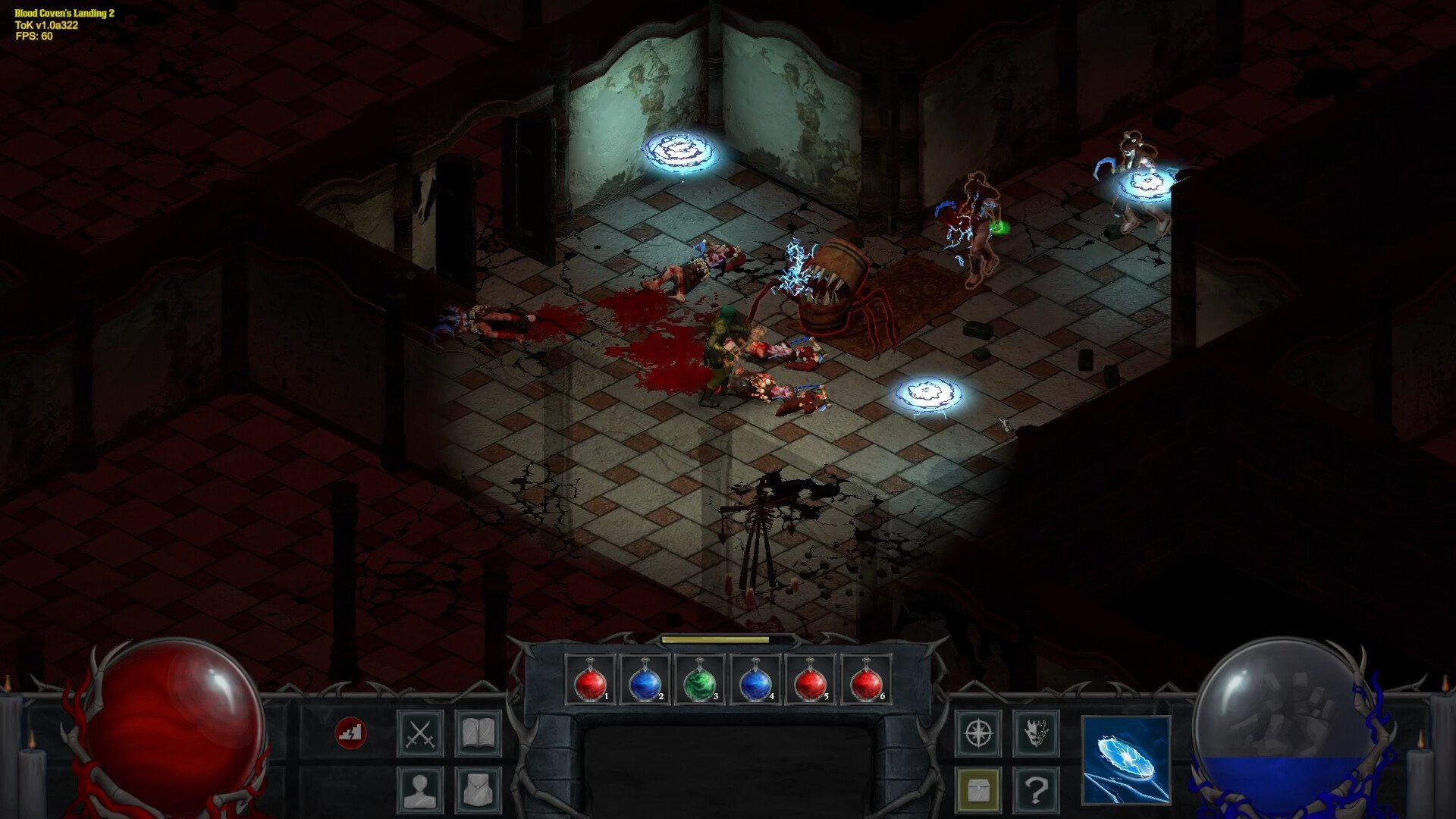Drink the blue potion in slot 2
Viewport: 1456px width, 819px height.
[x=645, y=680]
